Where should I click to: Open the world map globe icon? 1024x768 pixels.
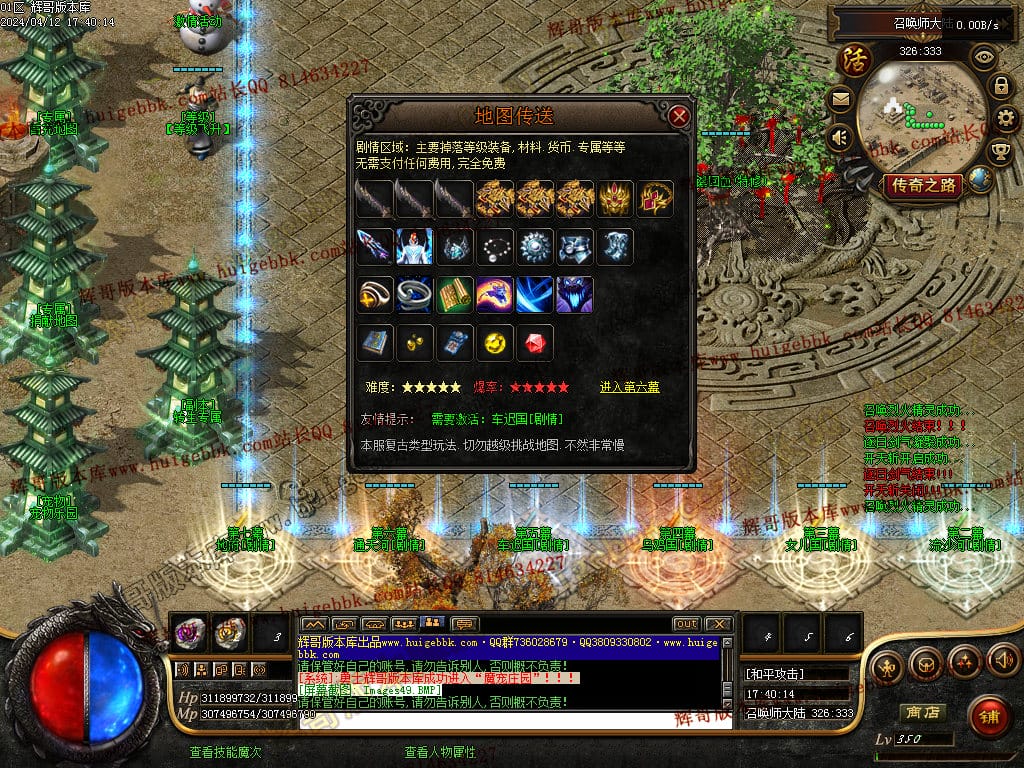981,180
